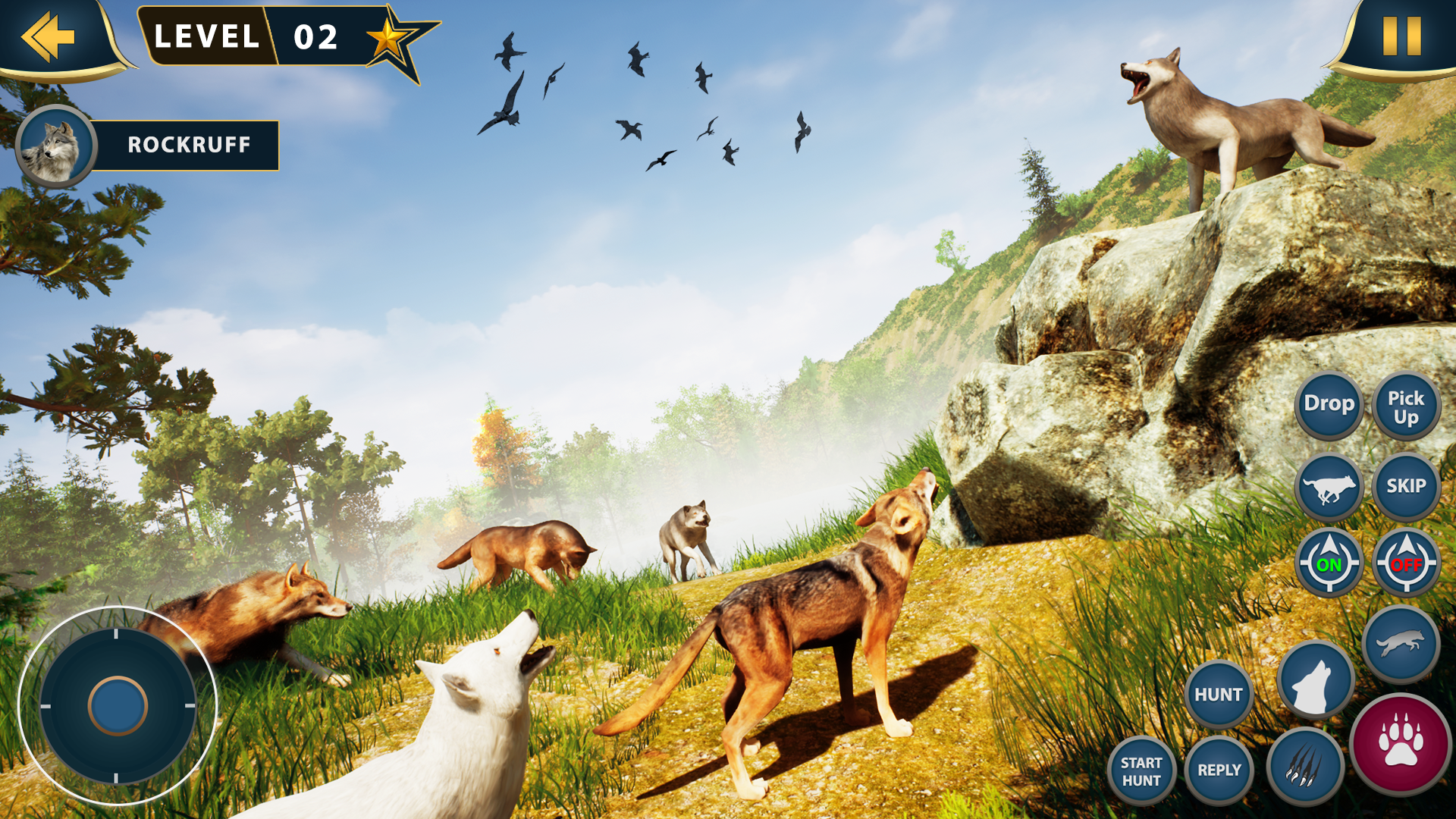
Task: Click the ROCKRUFF name plate
Action: 188,145
